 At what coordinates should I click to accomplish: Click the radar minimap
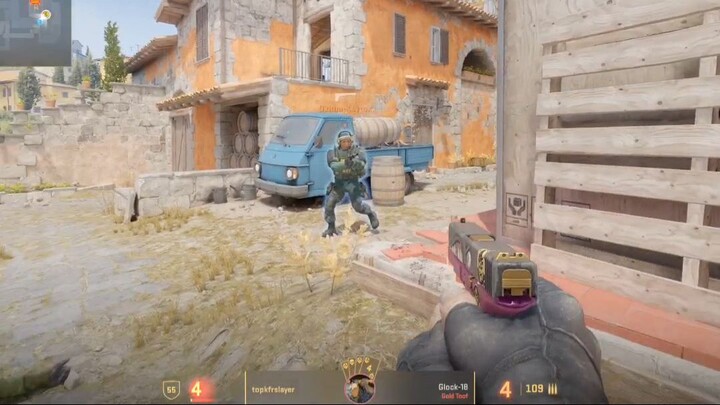35,32
